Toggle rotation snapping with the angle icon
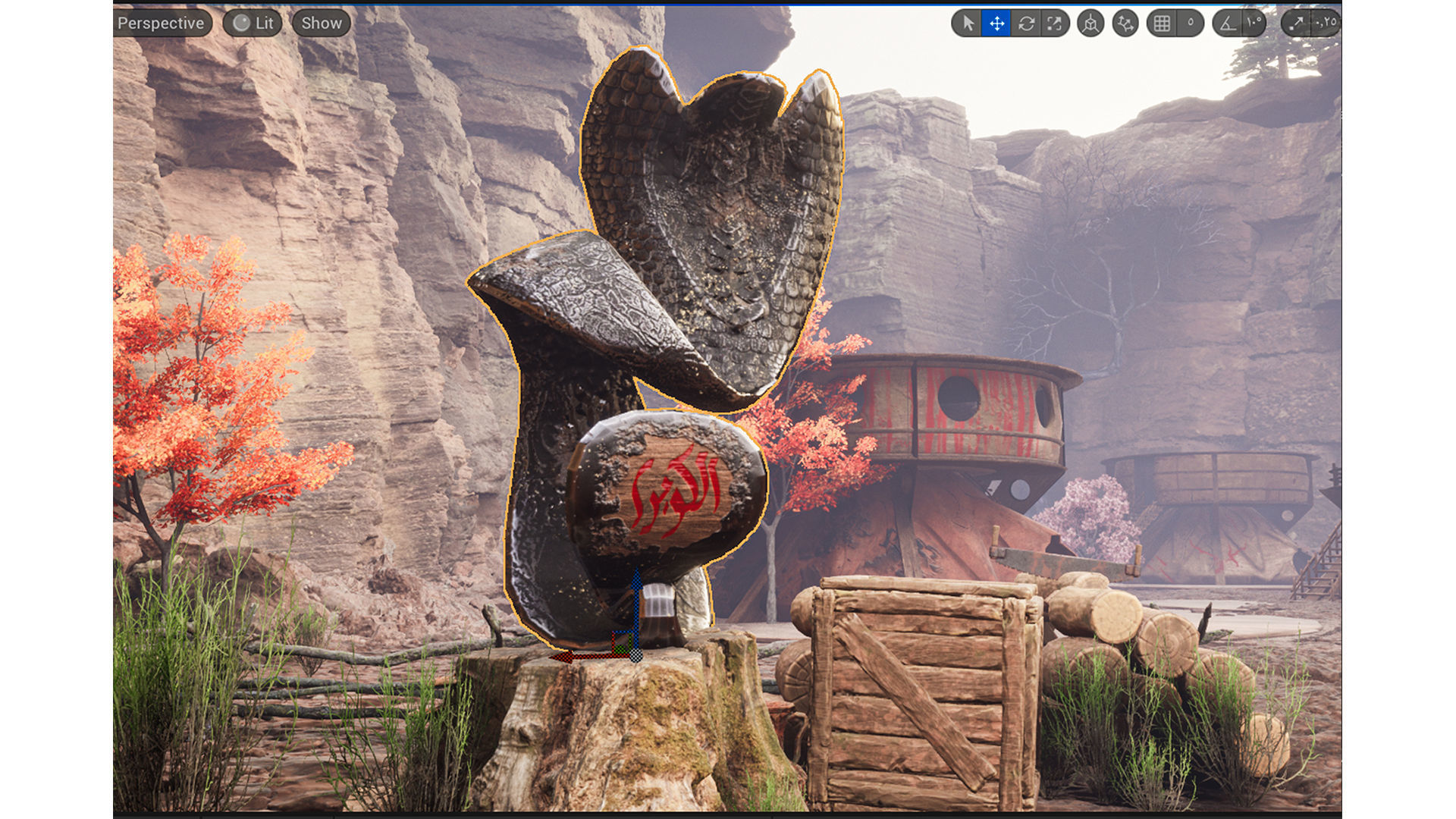The height and width of the screenshot is (819, 1456). tap(1228, 24)
